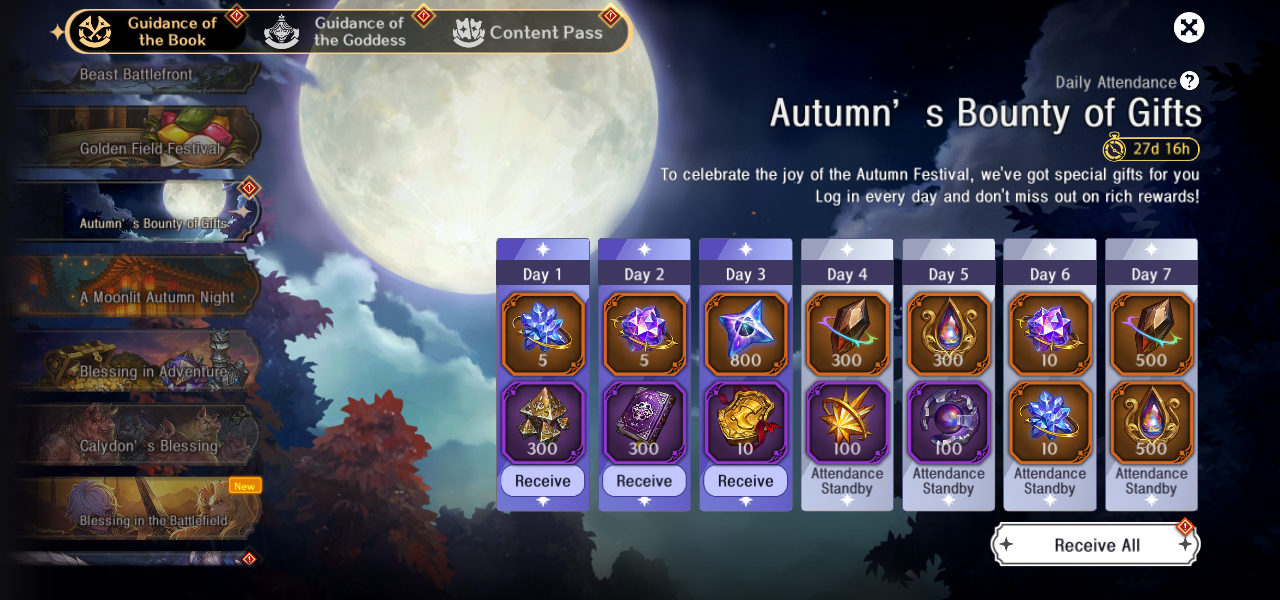Open the Beast Battlefront event
Viewport: 1280px width, 600px height.
[x=137, y=75]
